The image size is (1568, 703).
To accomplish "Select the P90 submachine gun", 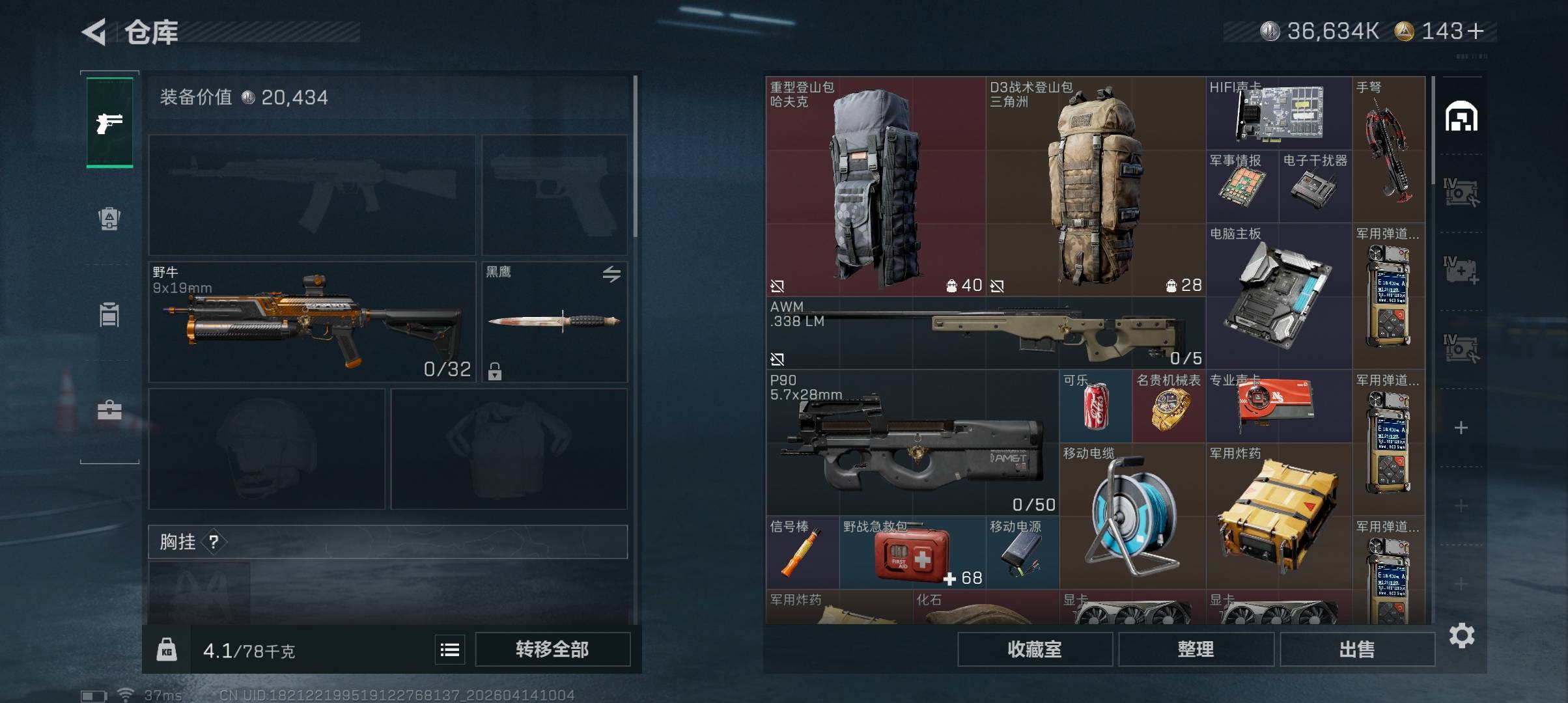I will (912, 443).
